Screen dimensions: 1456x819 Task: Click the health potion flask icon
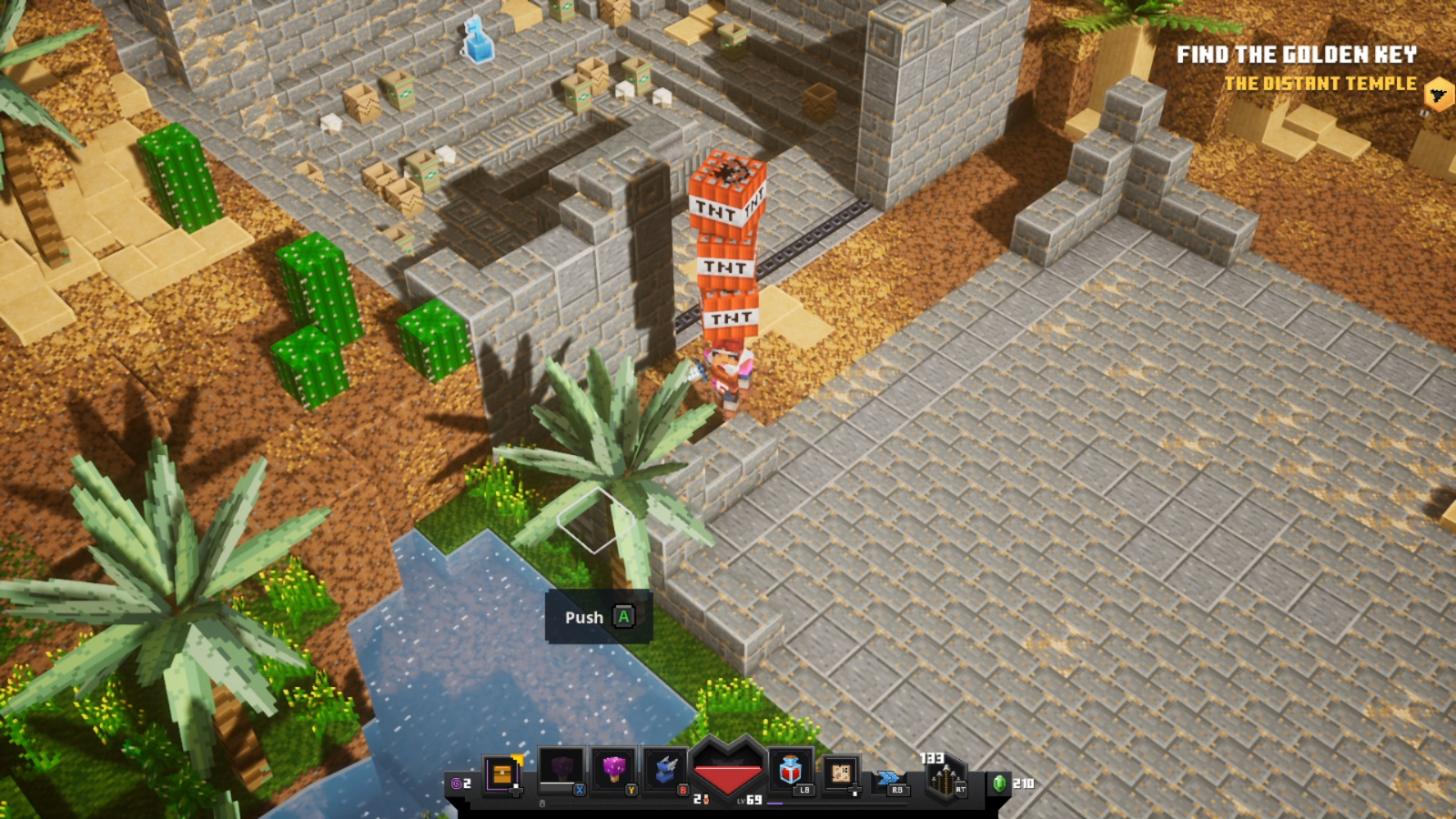788,771
